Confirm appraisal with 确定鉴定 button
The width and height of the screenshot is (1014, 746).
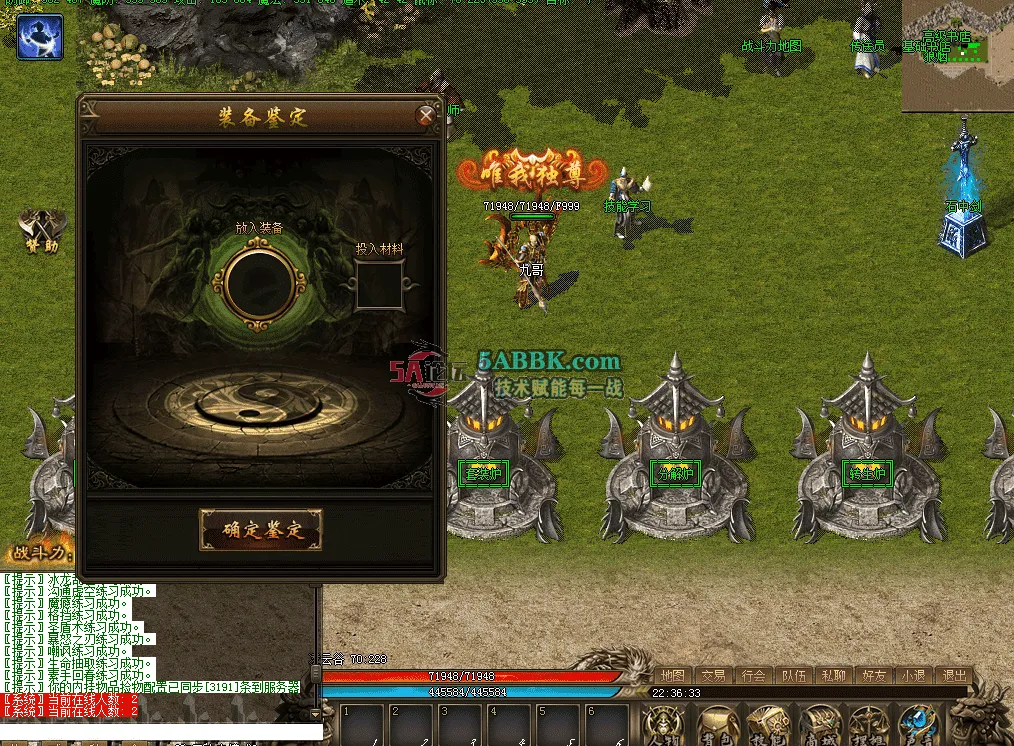point(261,530)
